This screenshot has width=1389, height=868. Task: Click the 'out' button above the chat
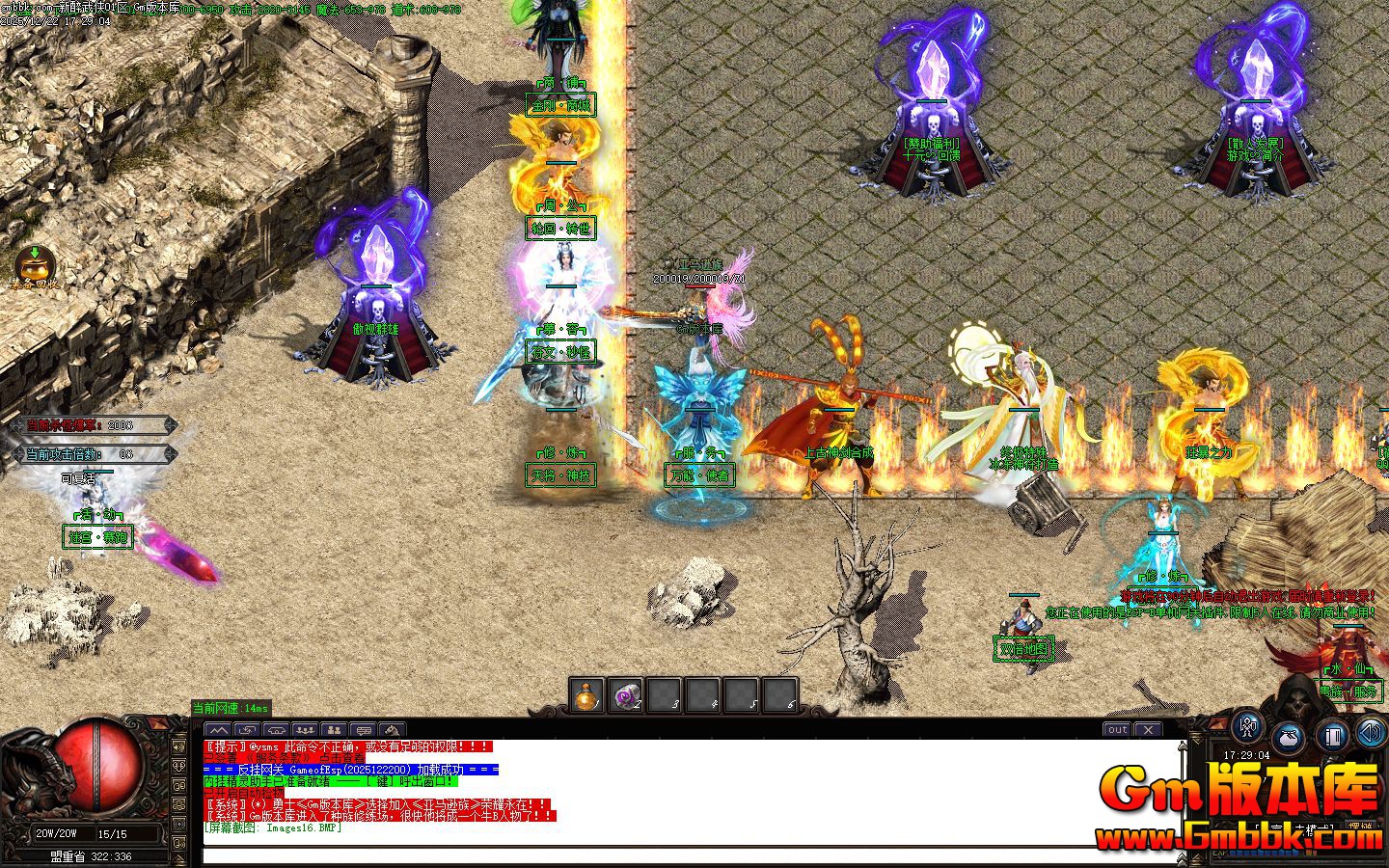[1117, 730]
